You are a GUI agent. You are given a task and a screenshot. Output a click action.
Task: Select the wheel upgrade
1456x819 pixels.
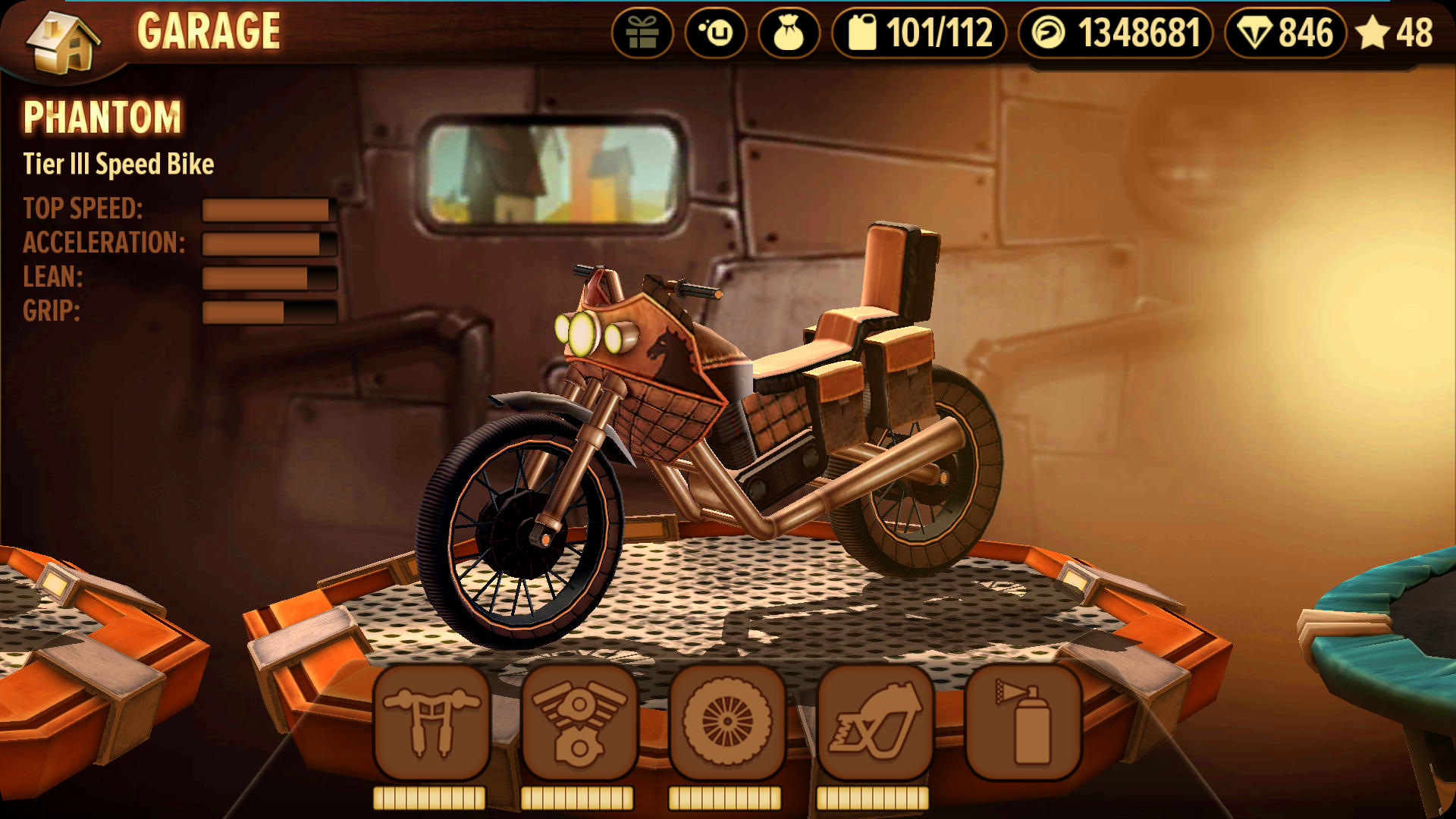pyautogui.click(x=726, y=722)
